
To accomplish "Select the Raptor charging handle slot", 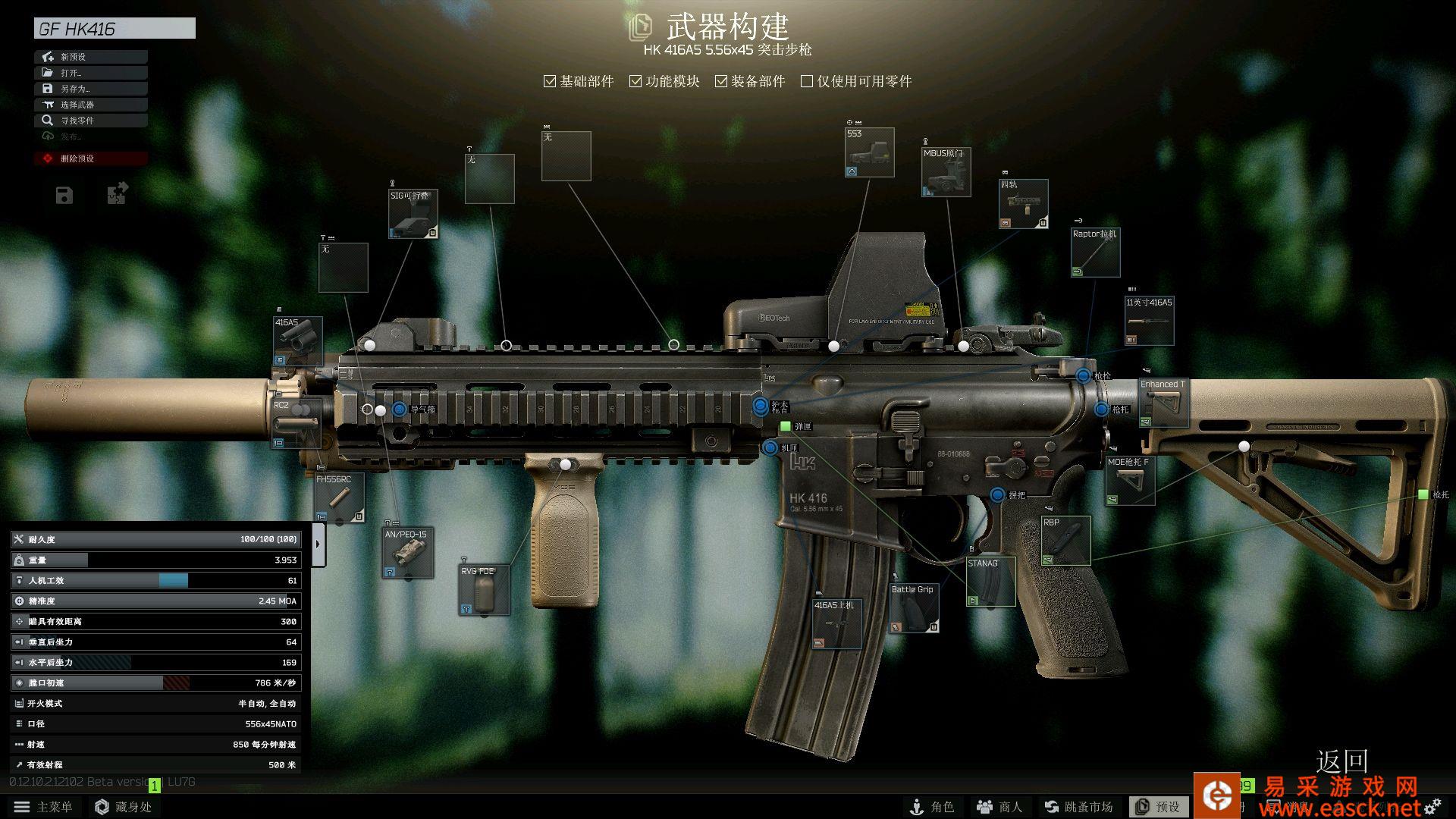I will [x=1095, y=253].
